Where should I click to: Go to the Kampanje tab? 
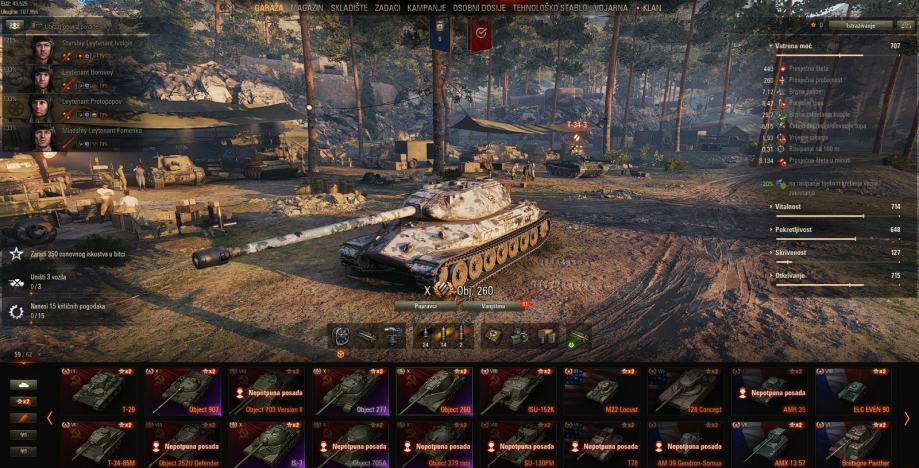tap(427, 6)
